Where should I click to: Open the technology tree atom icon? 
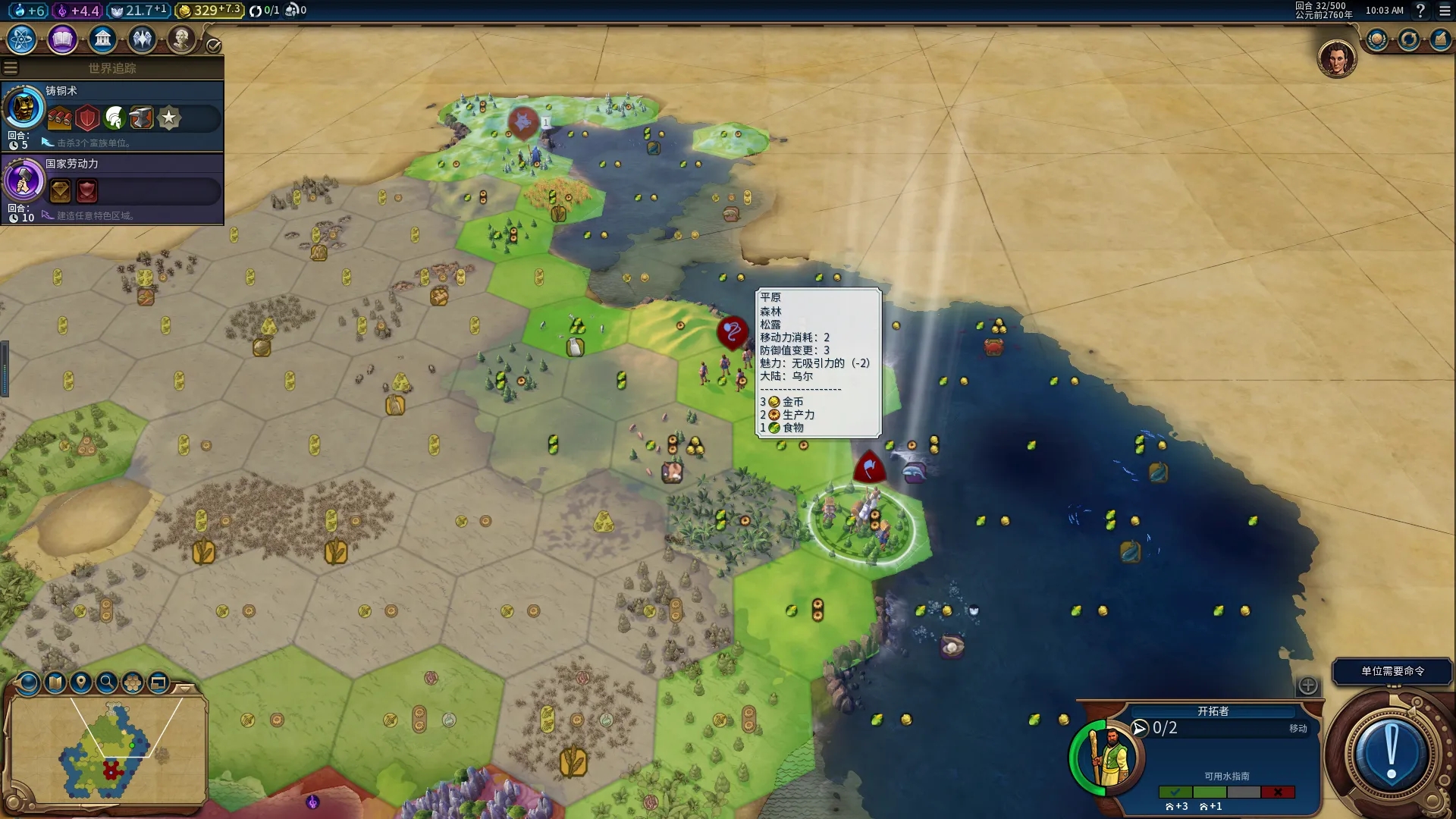coord(22,39)
